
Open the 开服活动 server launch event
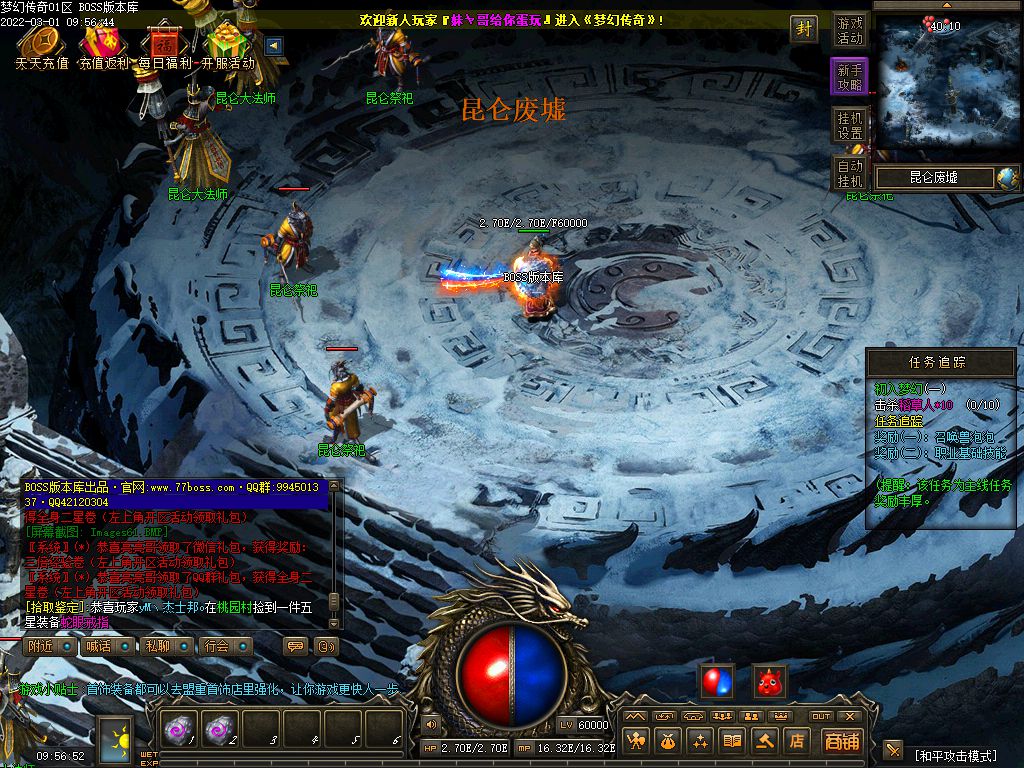pyautogui.click(x=228, y=43)
